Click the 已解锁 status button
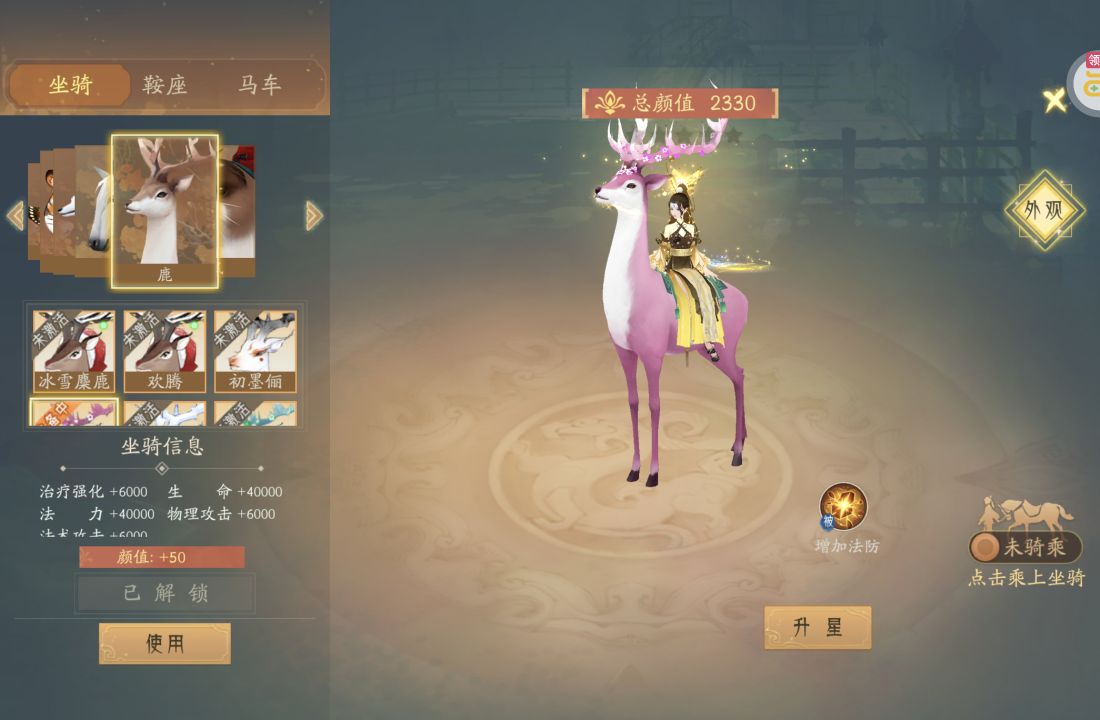This screenshot has width=1100, height=720. [165, 593]
